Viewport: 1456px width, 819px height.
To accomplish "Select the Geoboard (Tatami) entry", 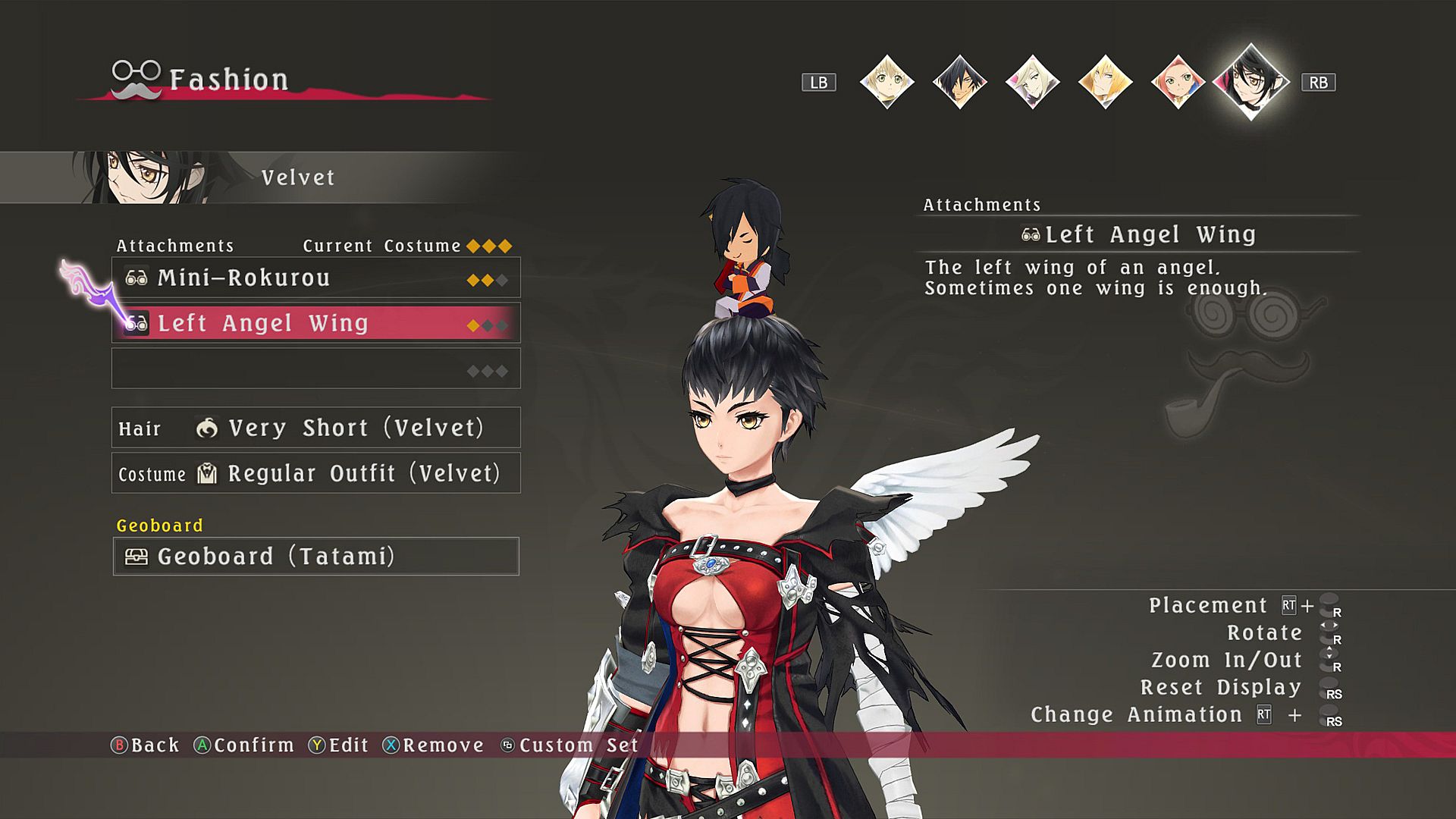I will 315,557.
